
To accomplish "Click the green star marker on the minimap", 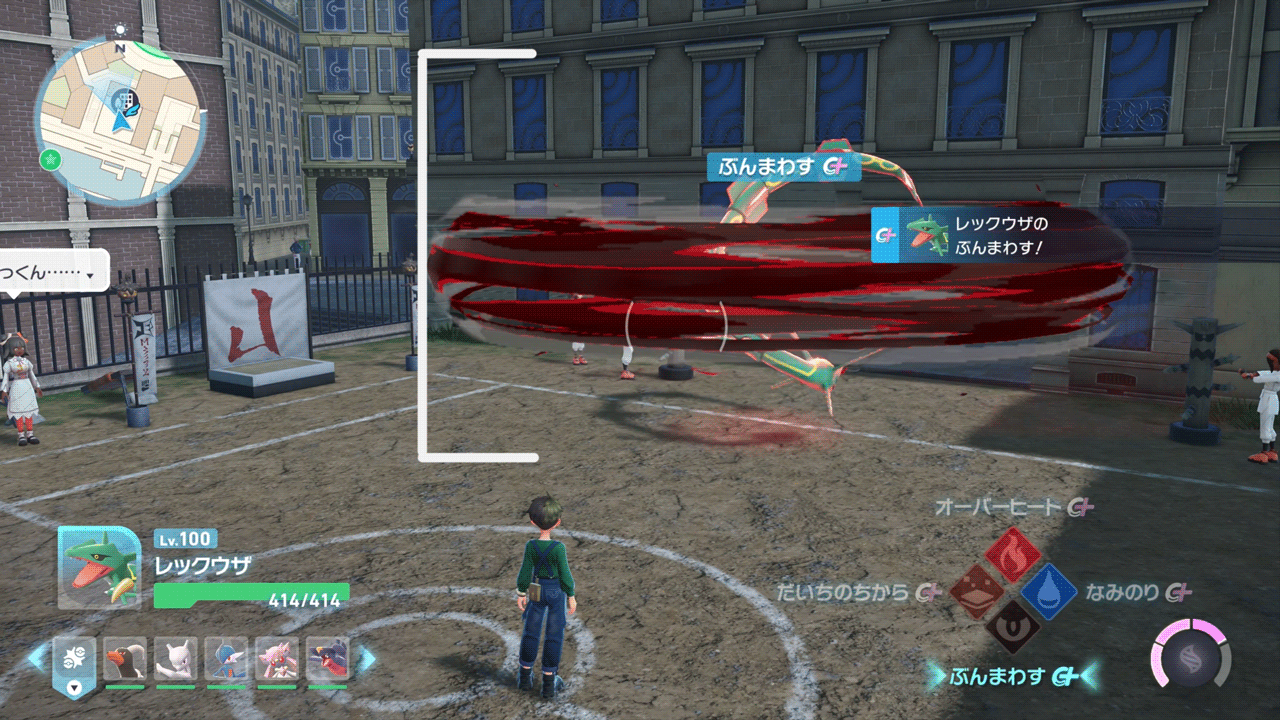I will tap(48, 158).
